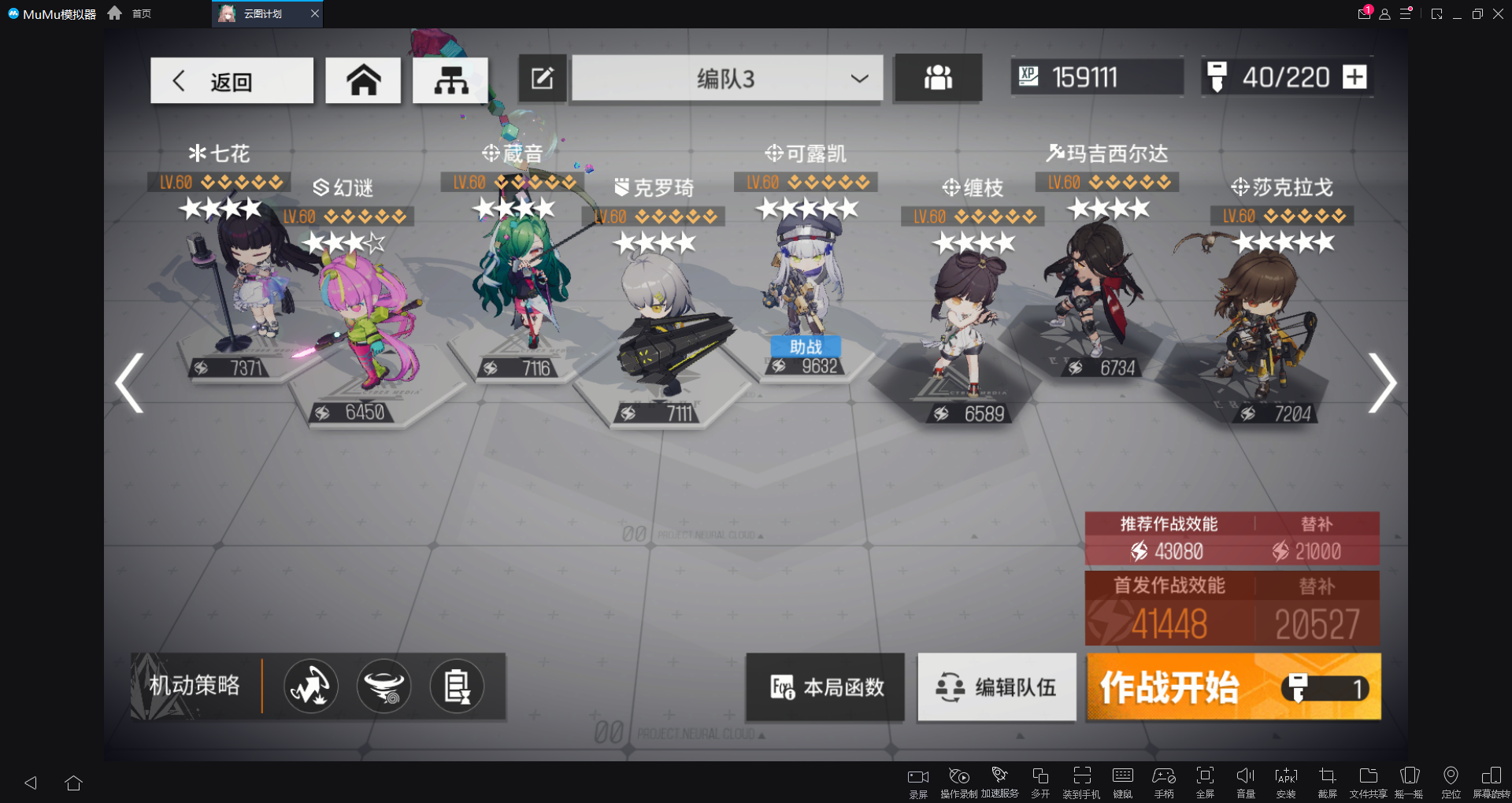Viewport: 1512px width, 803px height.
Task: Select the tornado skill icon in 机动策略 bar
Action: 384,686
